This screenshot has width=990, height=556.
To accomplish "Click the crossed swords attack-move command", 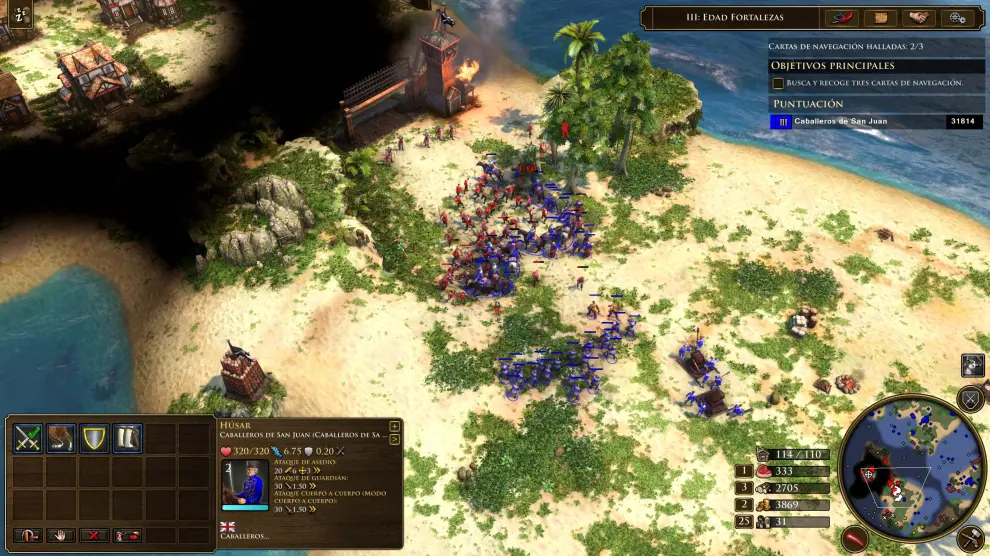I will (27, 438).
